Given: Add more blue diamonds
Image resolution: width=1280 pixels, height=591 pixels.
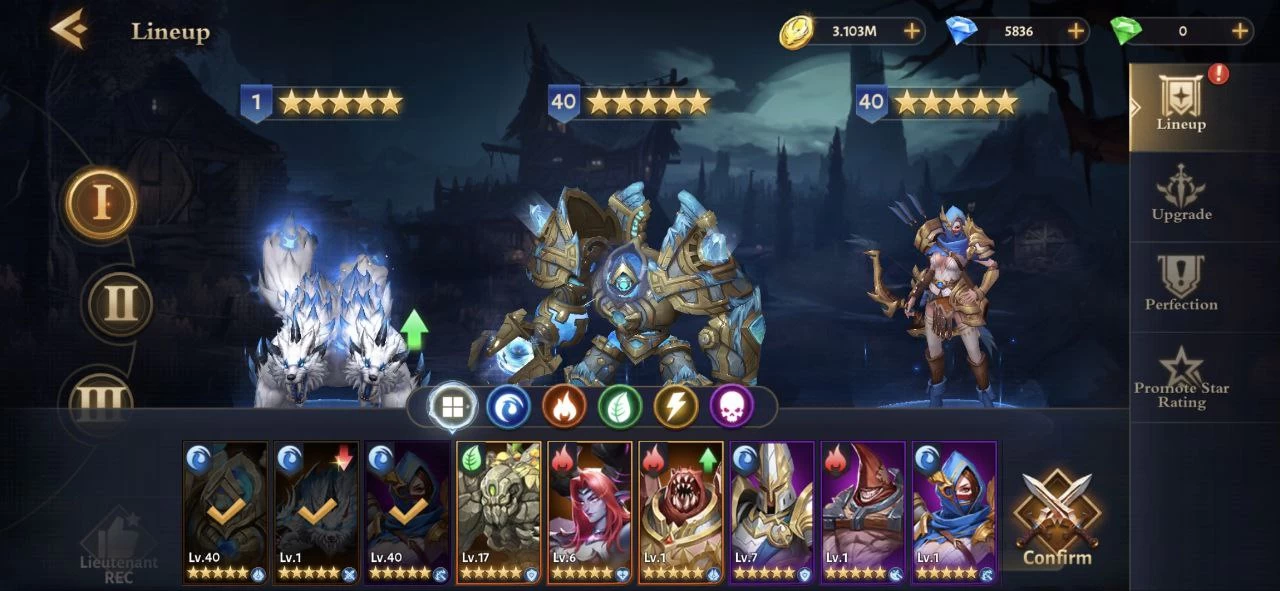Looking at the screenshot, I should point(1076,31).
